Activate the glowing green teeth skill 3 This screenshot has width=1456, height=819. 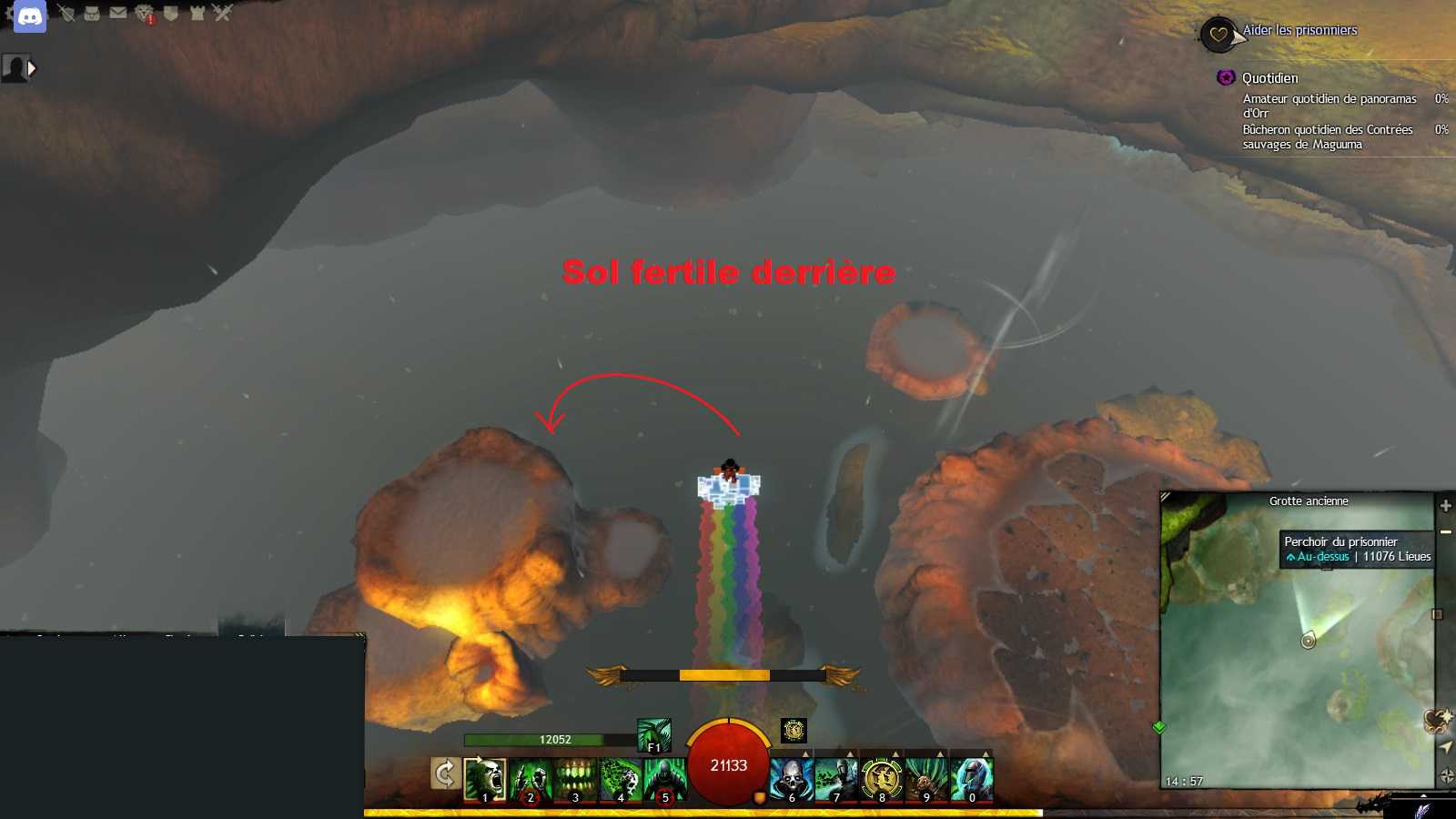[x=575, y=780]
